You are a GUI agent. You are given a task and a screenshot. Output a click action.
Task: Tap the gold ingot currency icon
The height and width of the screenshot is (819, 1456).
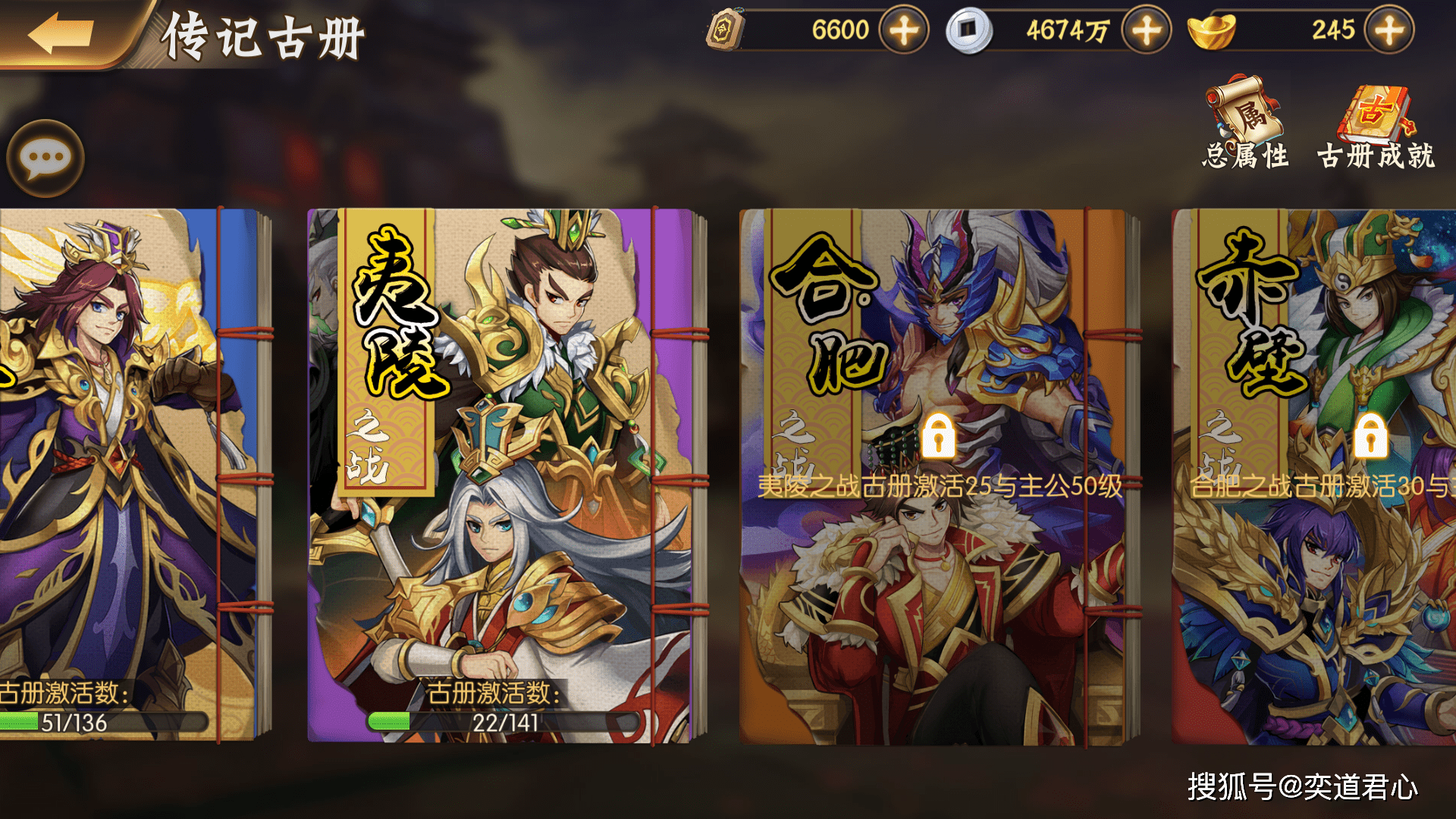point(1212,32)
